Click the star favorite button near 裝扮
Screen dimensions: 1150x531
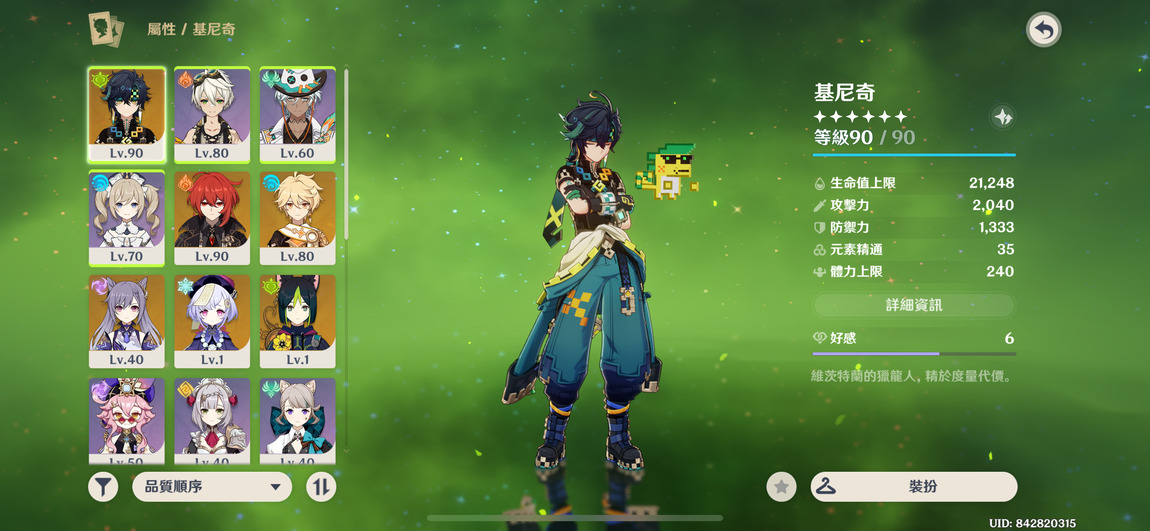[781, 487]
